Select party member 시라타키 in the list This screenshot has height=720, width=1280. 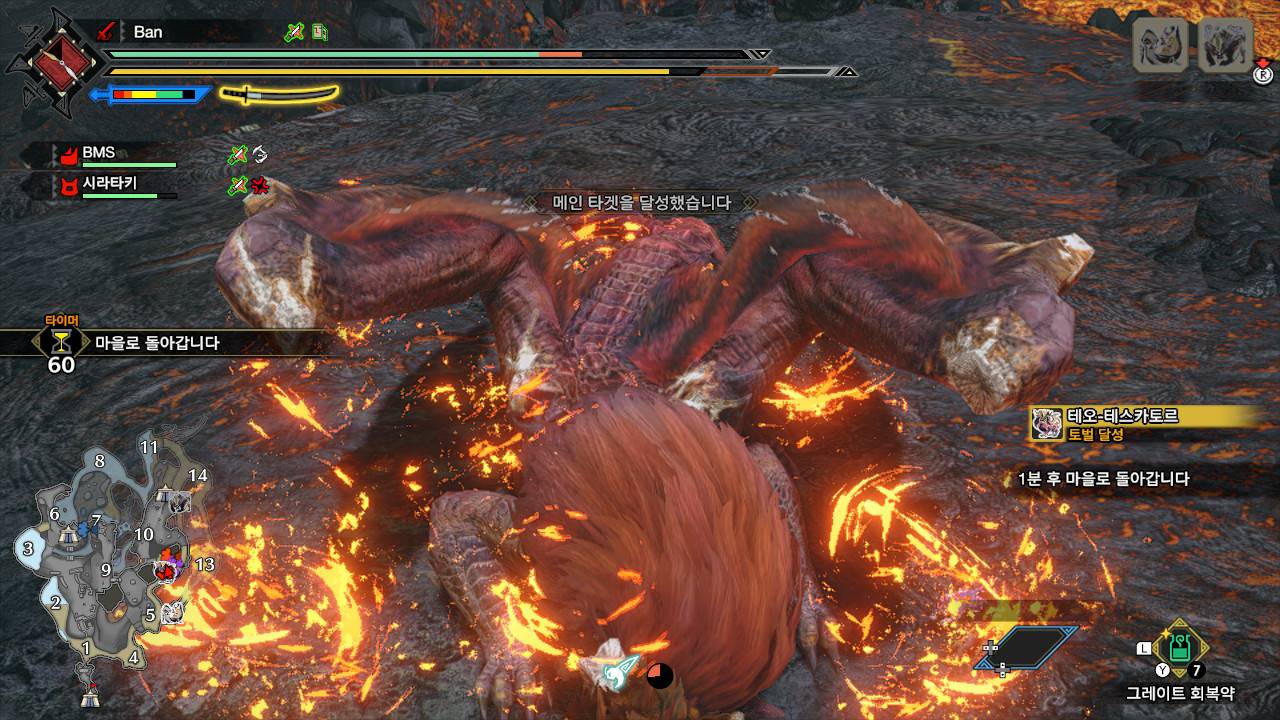tap(109, 184)
